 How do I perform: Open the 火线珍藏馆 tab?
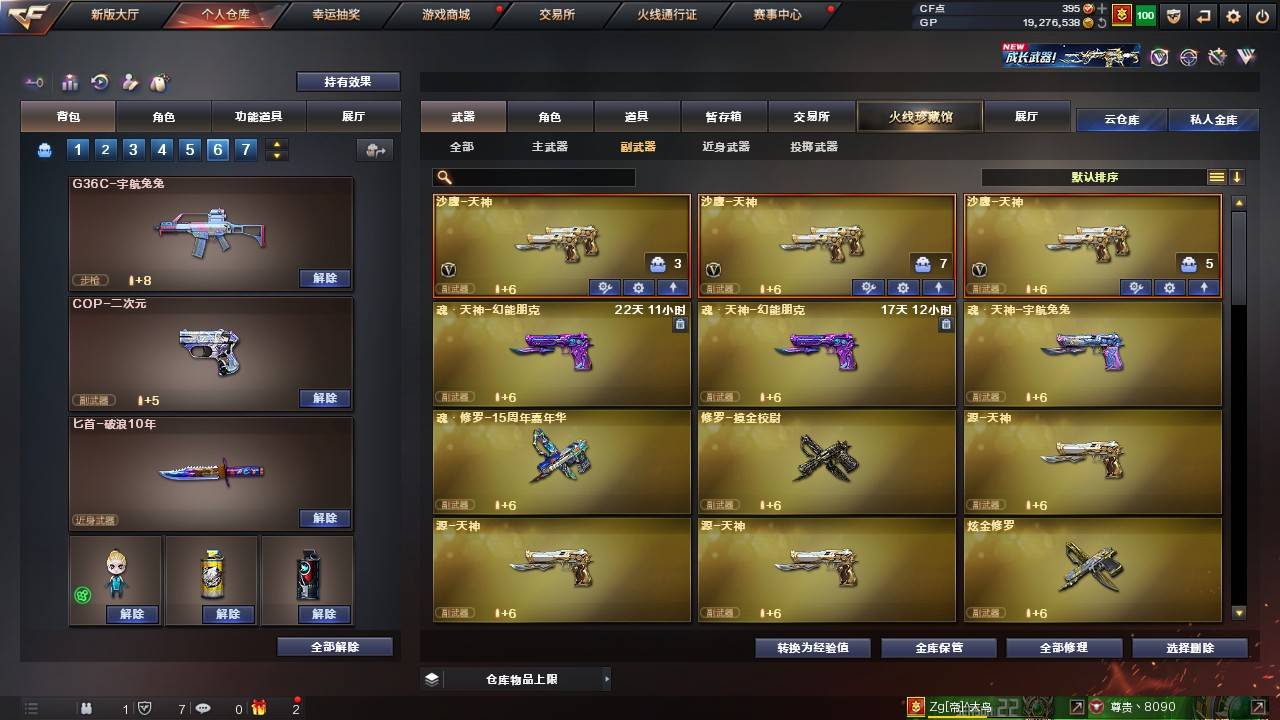(x=917, y=116)
